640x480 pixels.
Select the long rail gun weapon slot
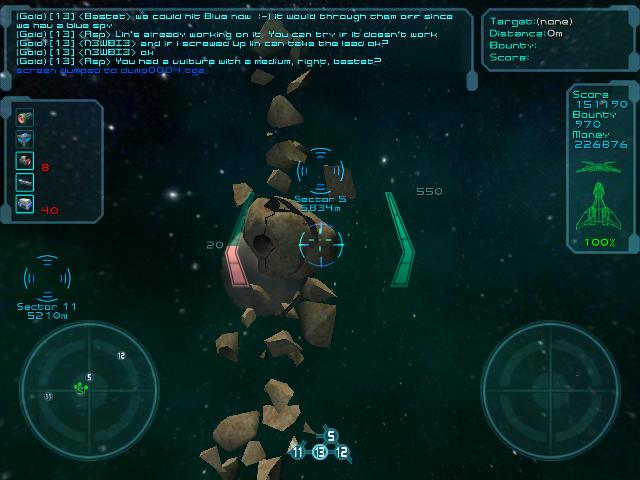point(25,182)
